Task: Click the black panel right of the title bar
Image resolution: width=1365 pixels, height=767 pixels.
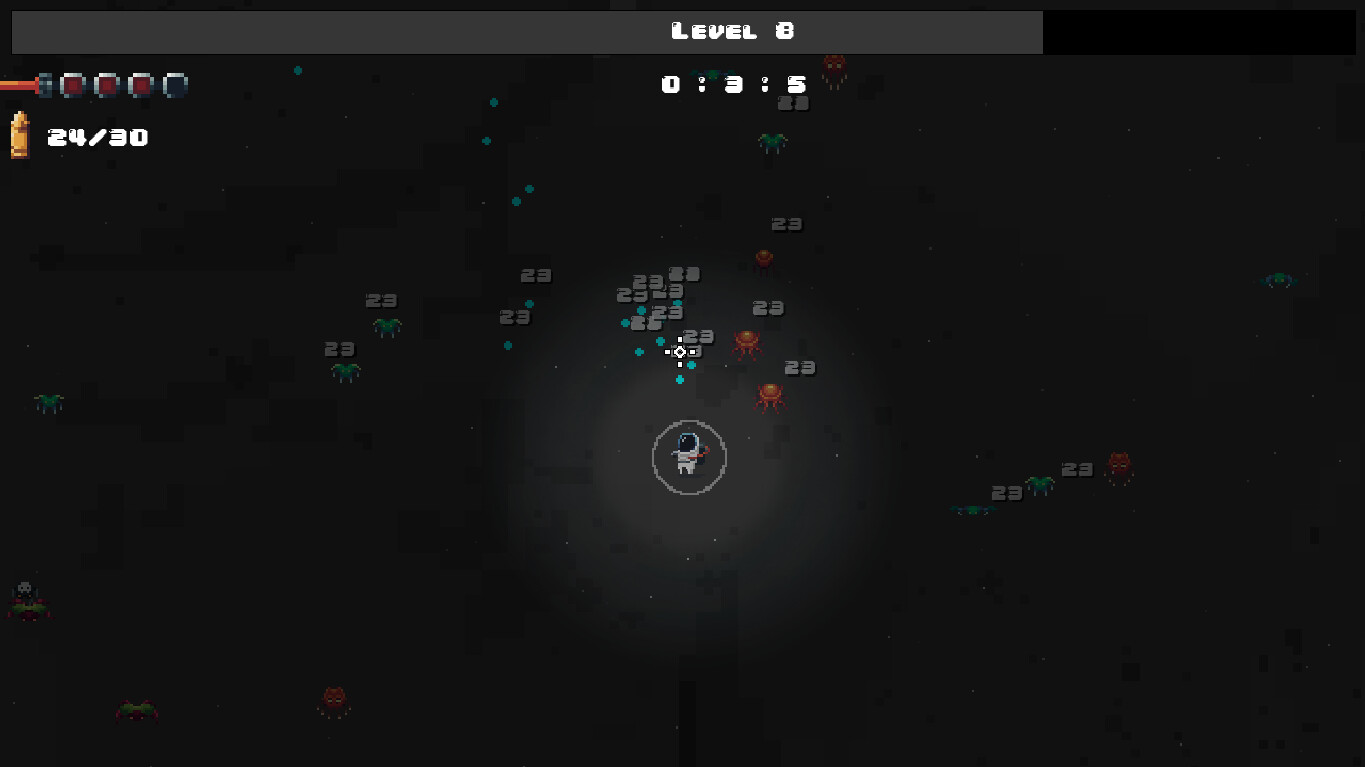Action: click(x=1200, y=31)
